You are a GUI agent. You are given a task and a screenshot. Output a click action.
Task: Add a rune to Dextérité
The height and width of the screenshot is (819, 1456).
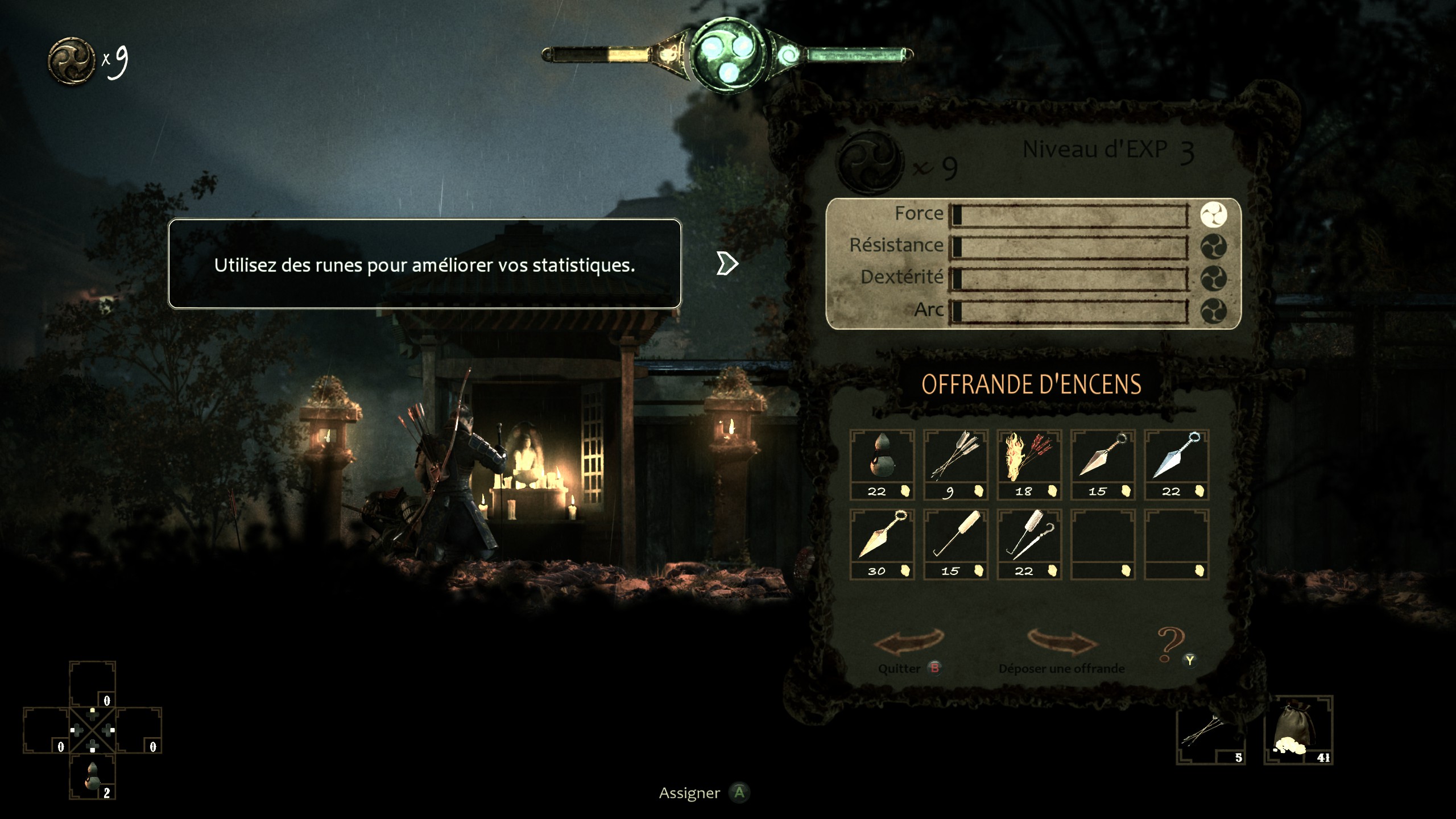coord(1213,279)
